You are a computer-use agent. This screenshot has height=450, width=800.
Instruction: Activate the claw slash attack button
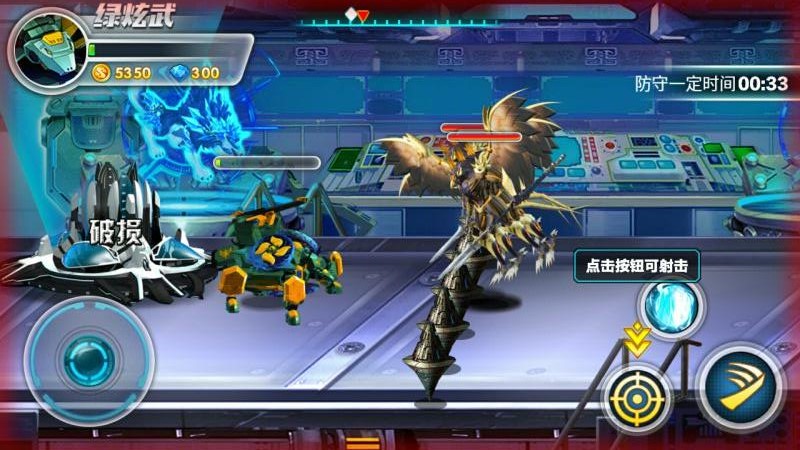coord(741,387)
